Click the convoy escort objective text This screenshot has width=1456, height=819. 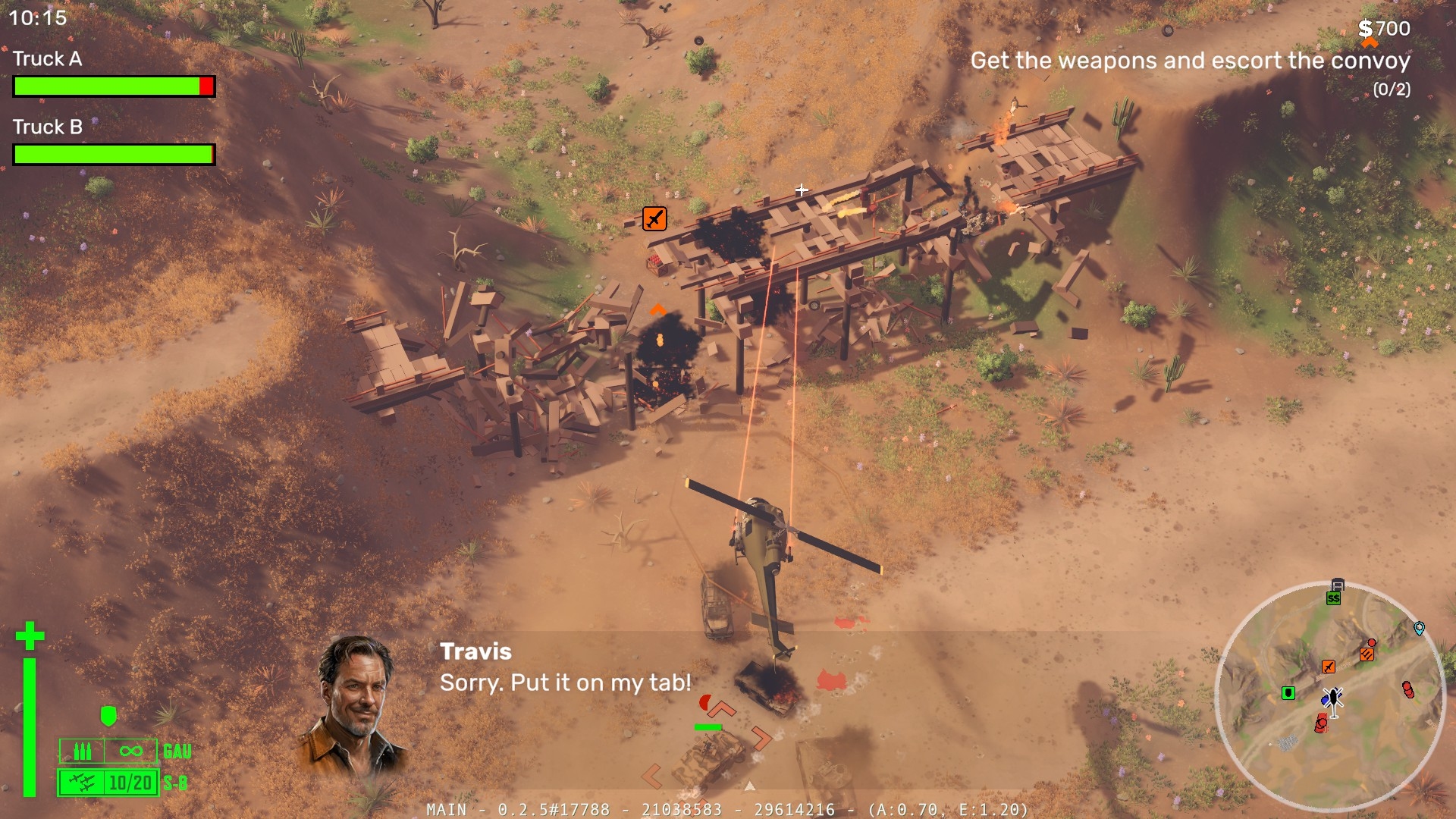(x=1190, y=61)
